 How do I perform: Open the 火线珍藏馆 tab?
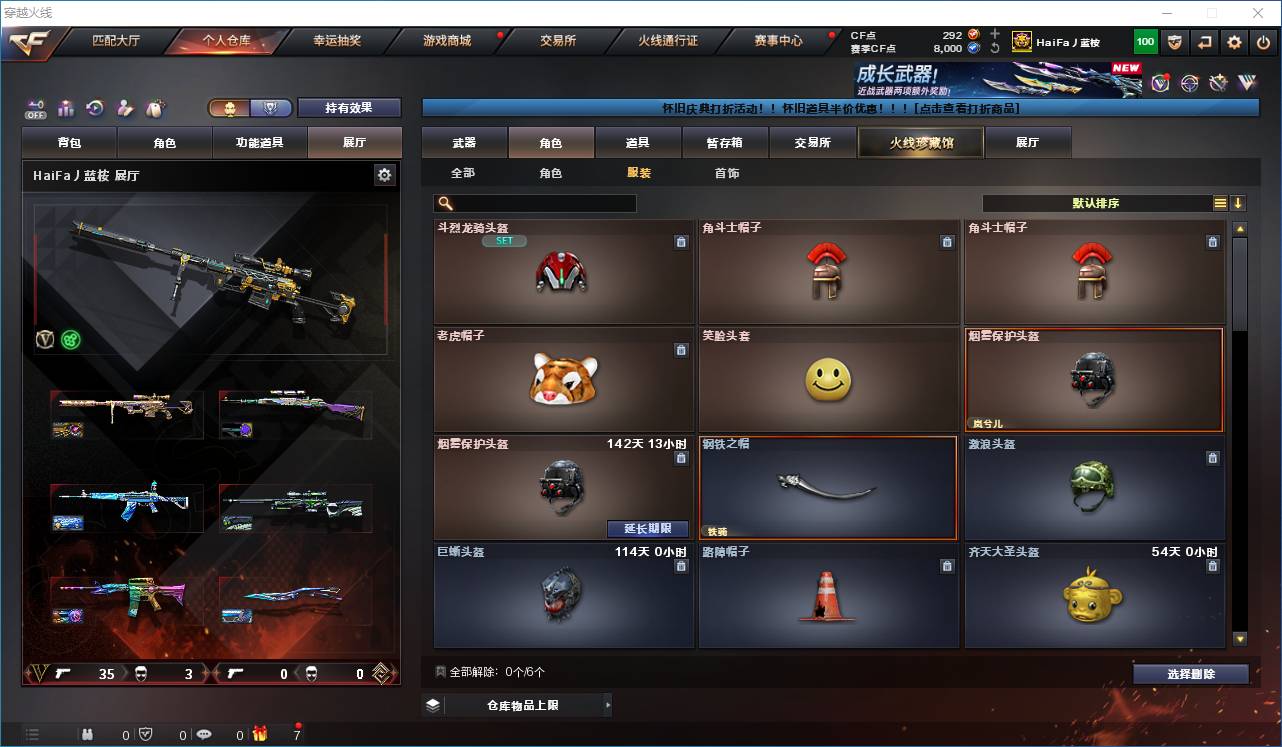tap(918, 142)
